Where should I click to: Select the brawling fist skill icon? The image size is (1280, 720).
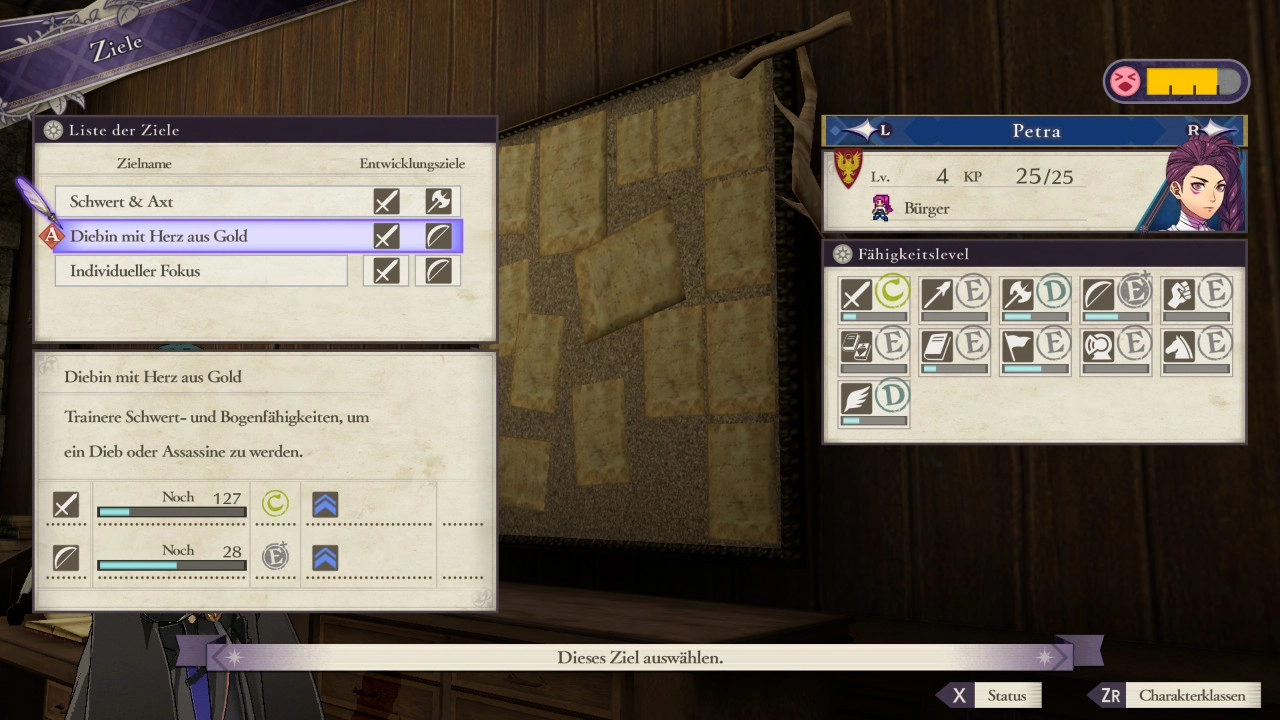click(x=1179, y=295)
